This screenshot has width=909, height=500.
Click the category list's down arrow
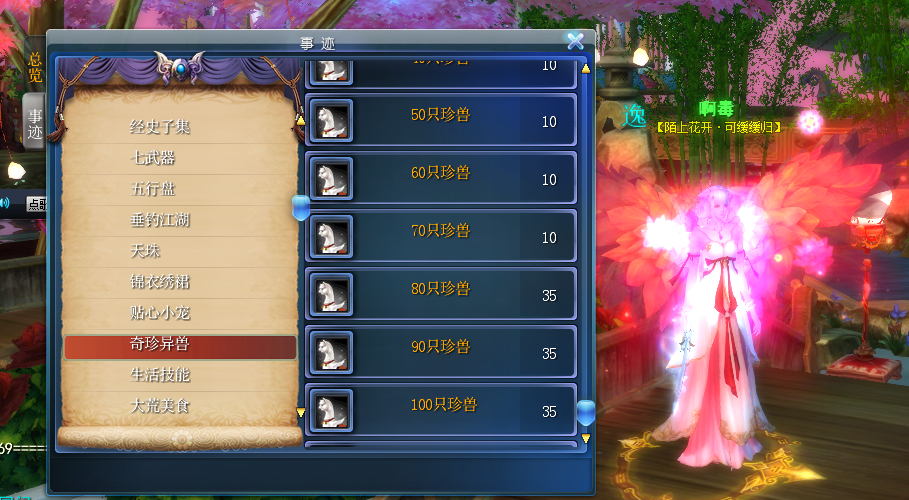299,412
